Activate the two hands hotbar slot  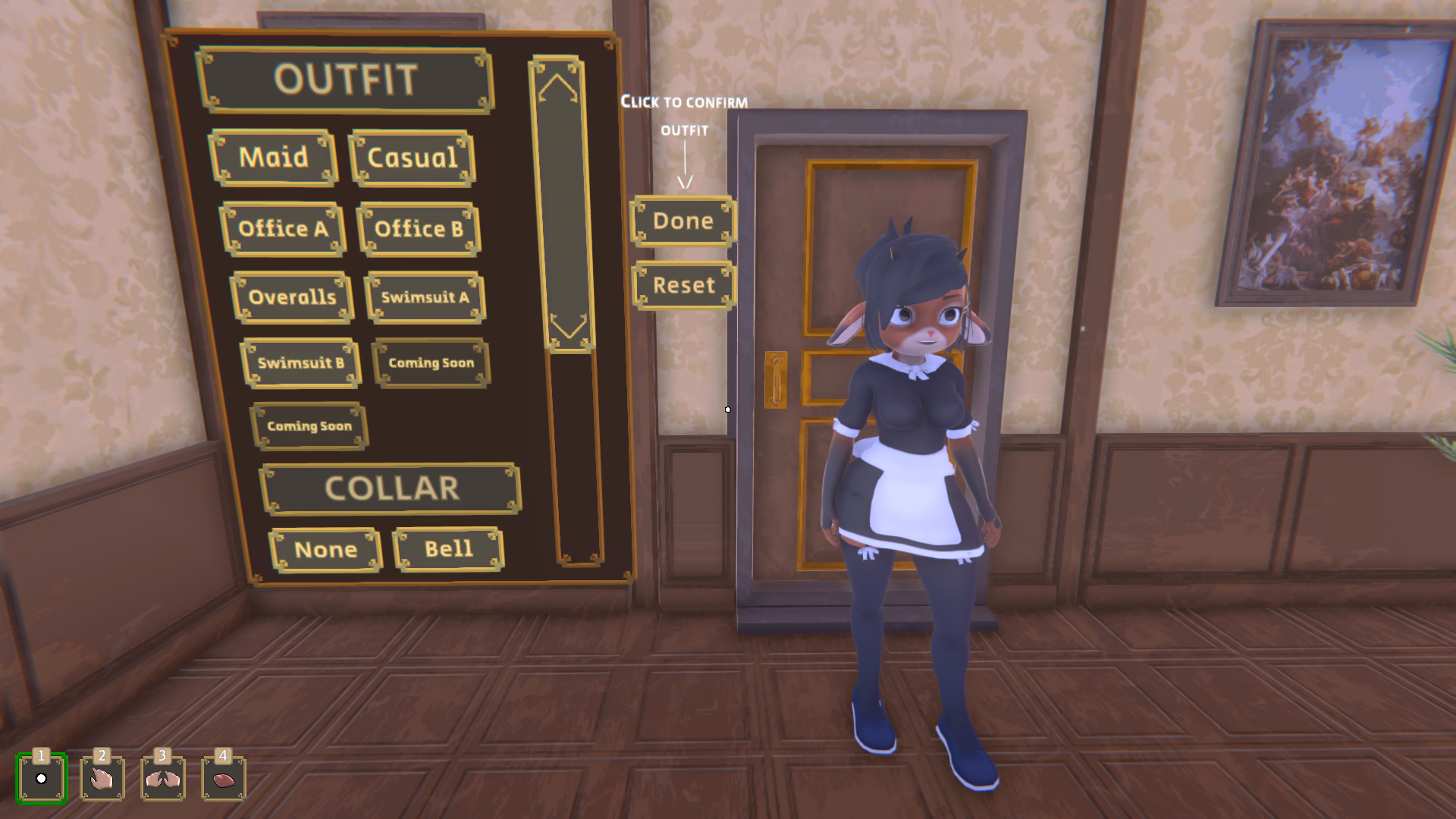(x=162, y=778)
